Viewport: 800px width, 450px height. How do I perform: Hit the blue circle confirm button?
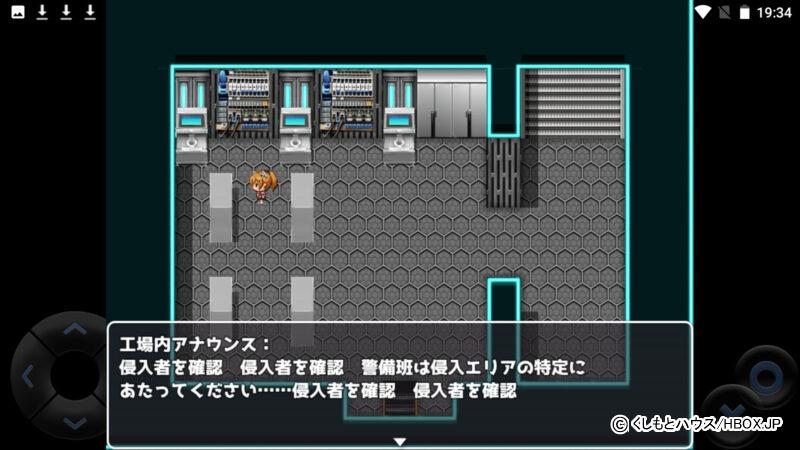766,377
